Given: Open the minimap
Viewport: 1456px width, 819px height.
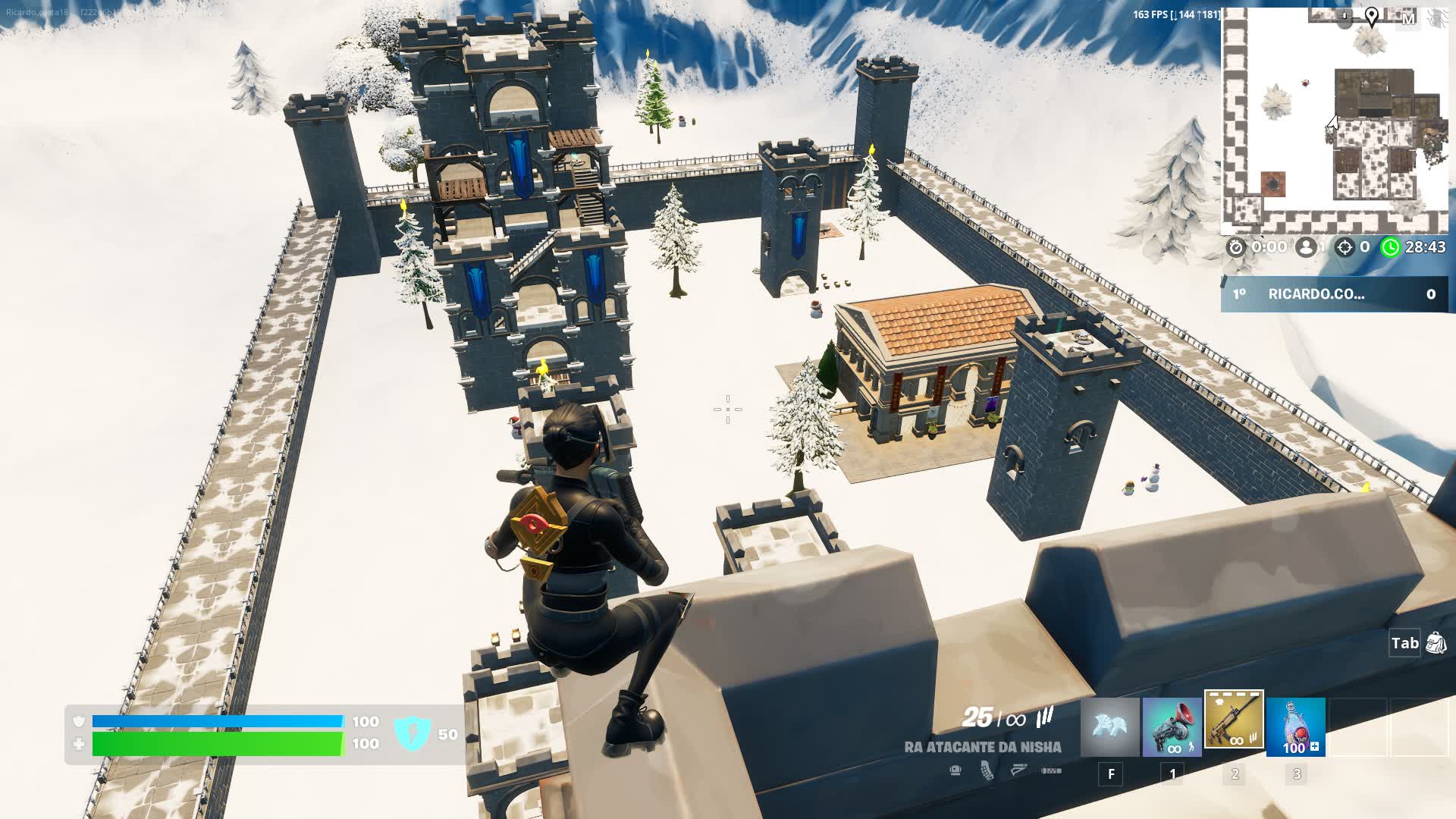Looking at the screenshot, I should point(1335,121).
